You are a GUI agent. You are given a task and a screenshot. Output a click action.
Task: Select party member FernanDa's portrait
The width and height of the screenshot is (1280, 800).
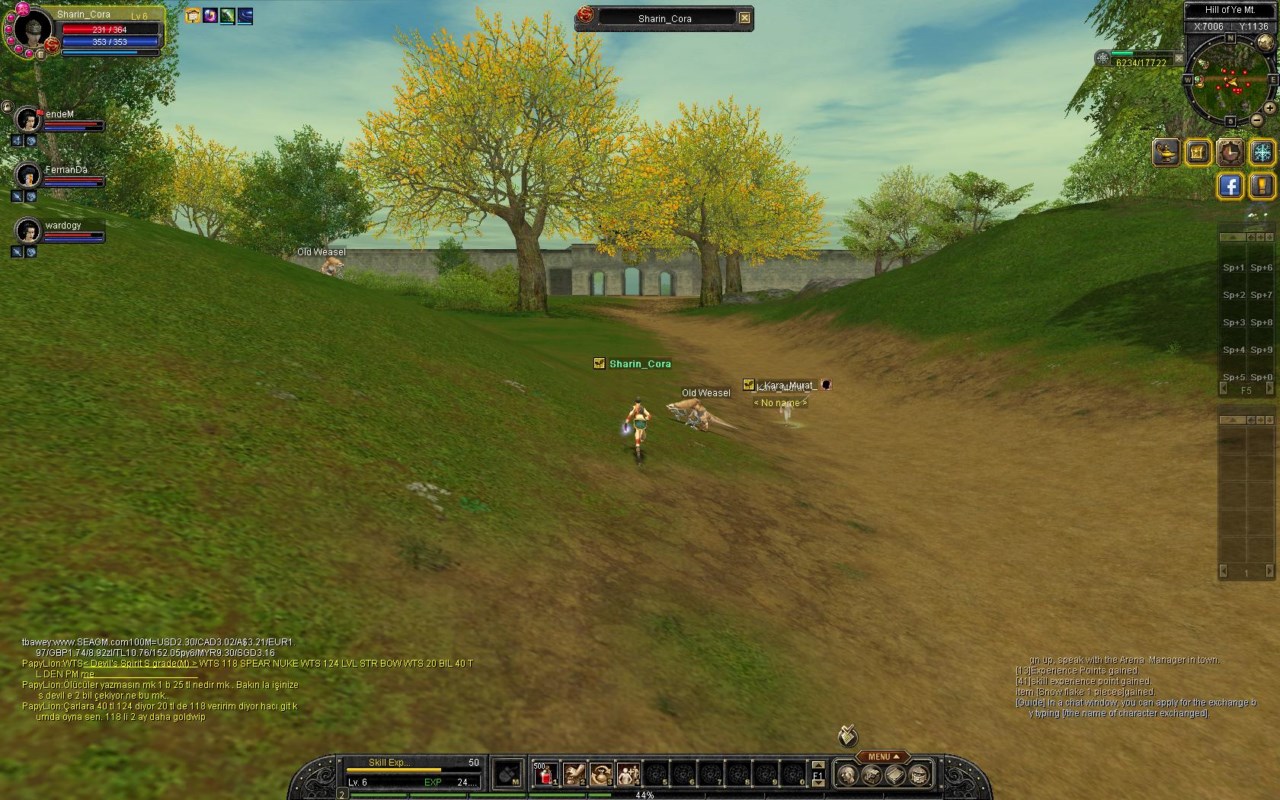[x=28, y=175]
